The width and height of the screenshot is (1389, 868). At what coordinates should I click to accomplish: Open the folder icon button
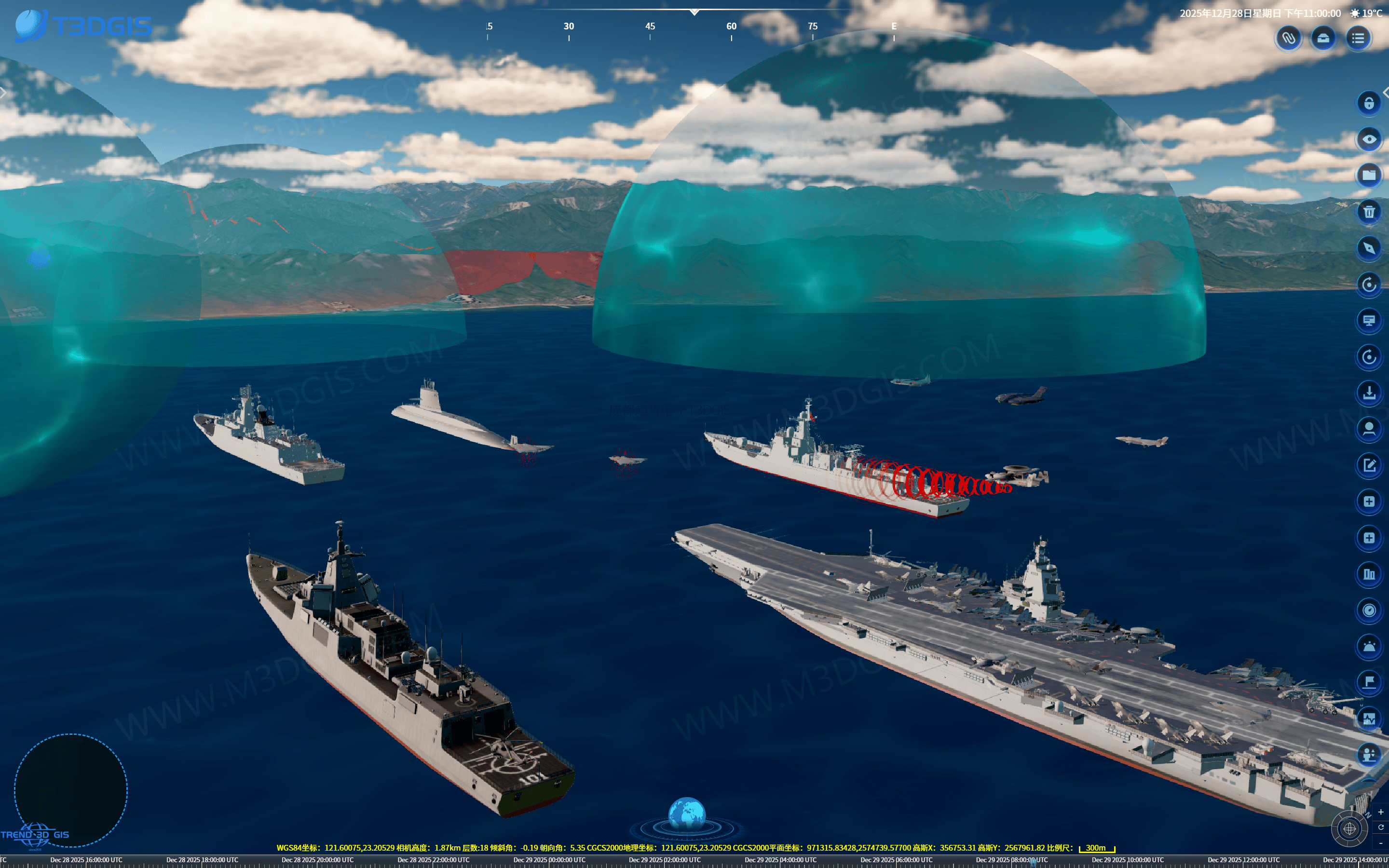click(x=1369, y=175)
